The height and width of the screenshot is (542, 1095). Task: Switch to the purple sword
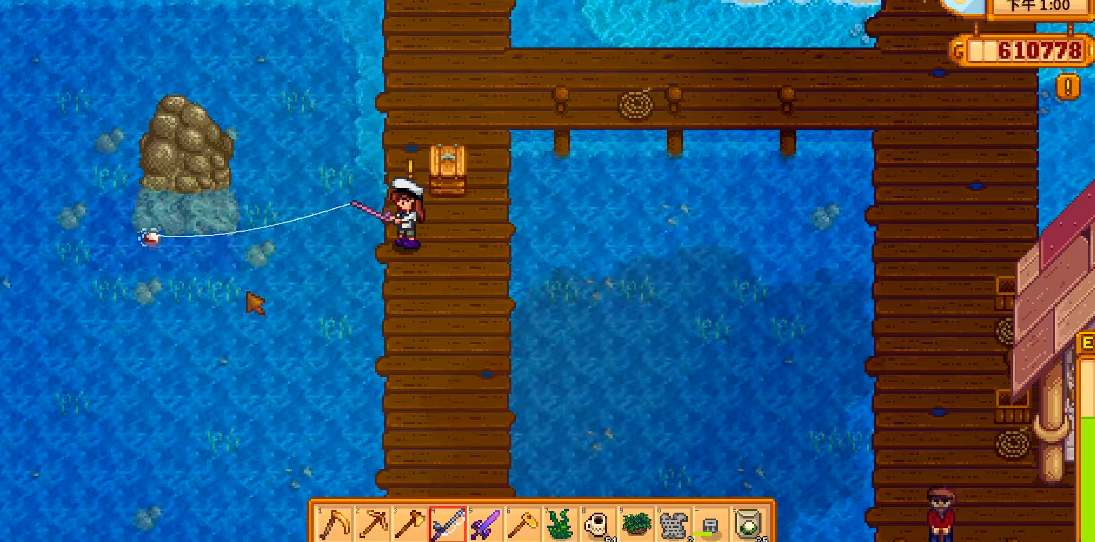(x=485, y=523)
